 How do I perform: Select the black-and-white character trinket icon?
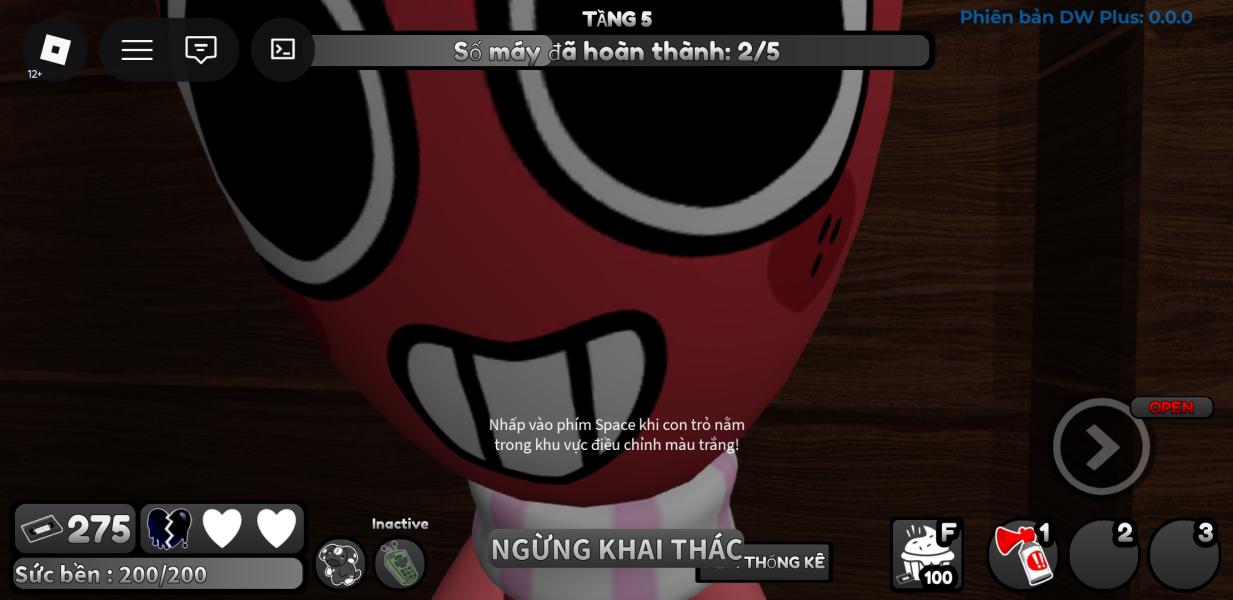[x=341, y=563]
